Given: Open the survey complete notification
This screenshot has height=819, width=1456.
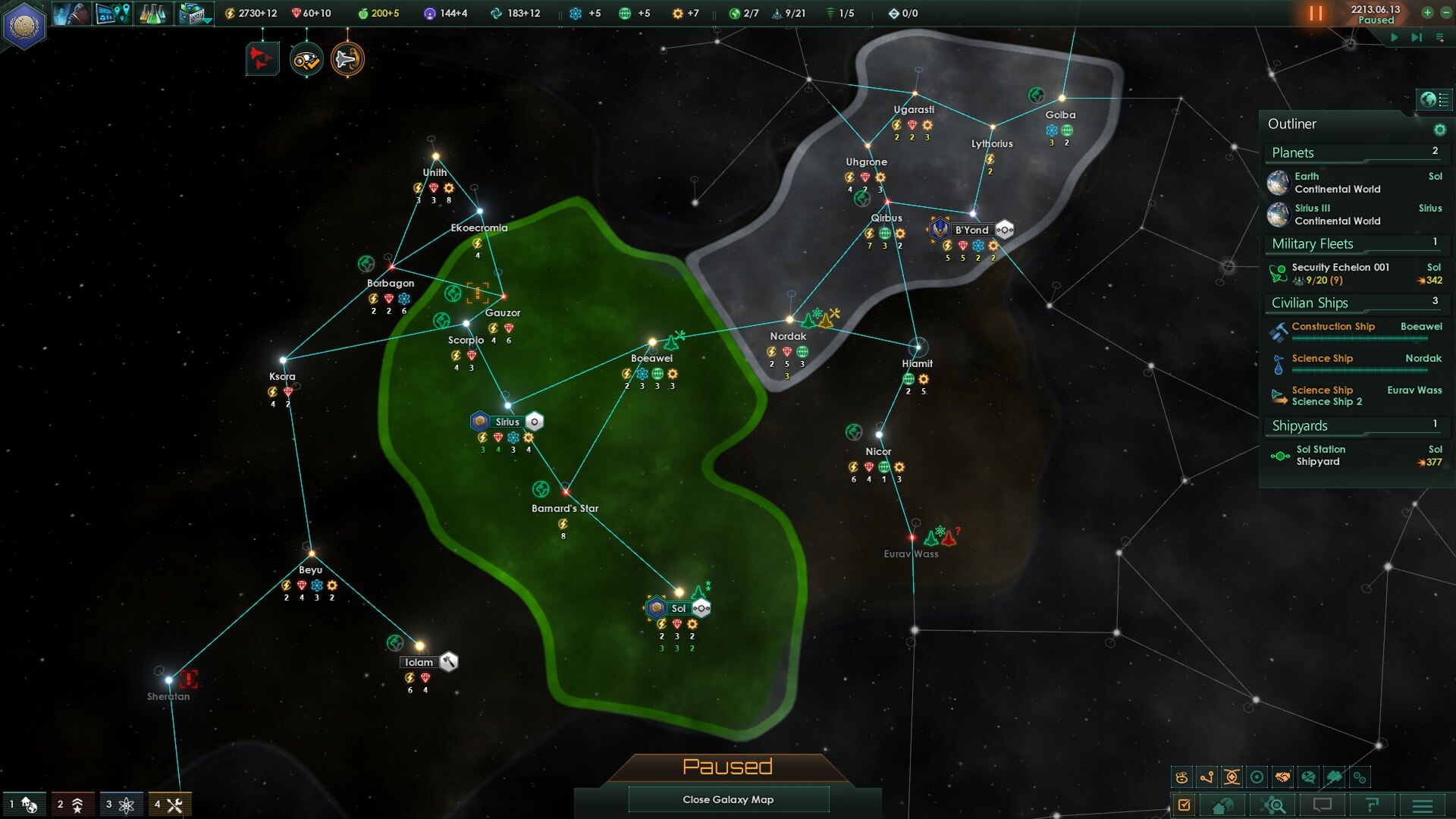Looking at the screenshot, I should click(306, 59).
